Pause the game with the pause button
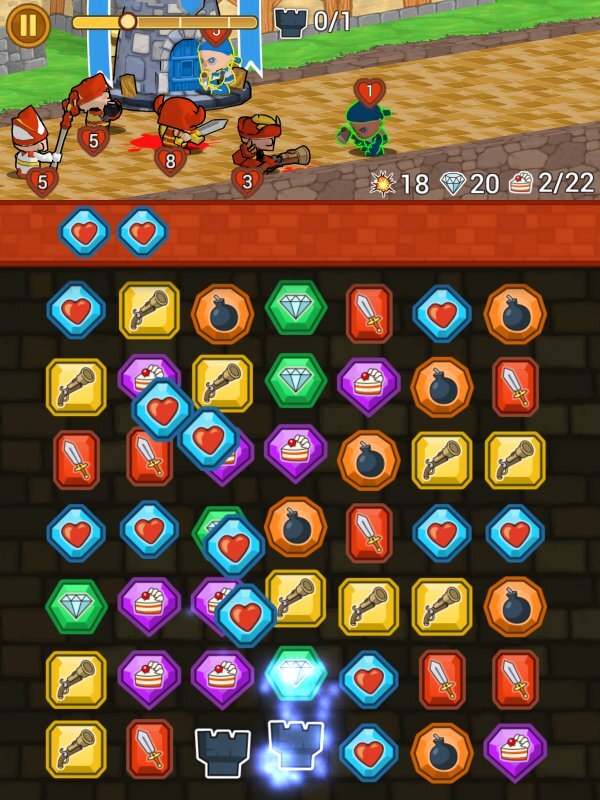The image size is (600, 800). point(28,25)
